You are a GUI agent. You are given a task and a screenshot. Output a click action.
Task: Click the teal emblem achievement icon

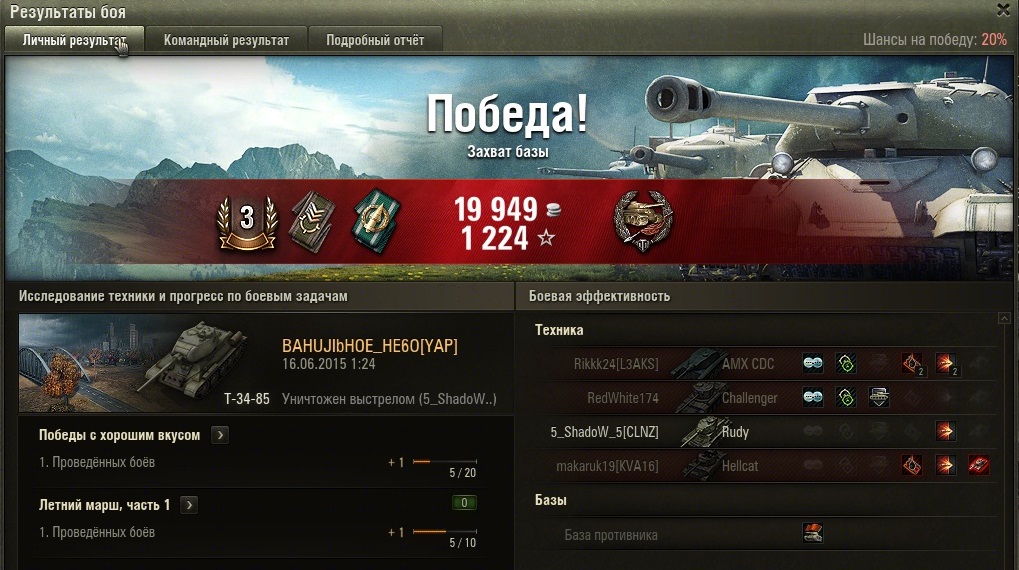click(373, 217)
